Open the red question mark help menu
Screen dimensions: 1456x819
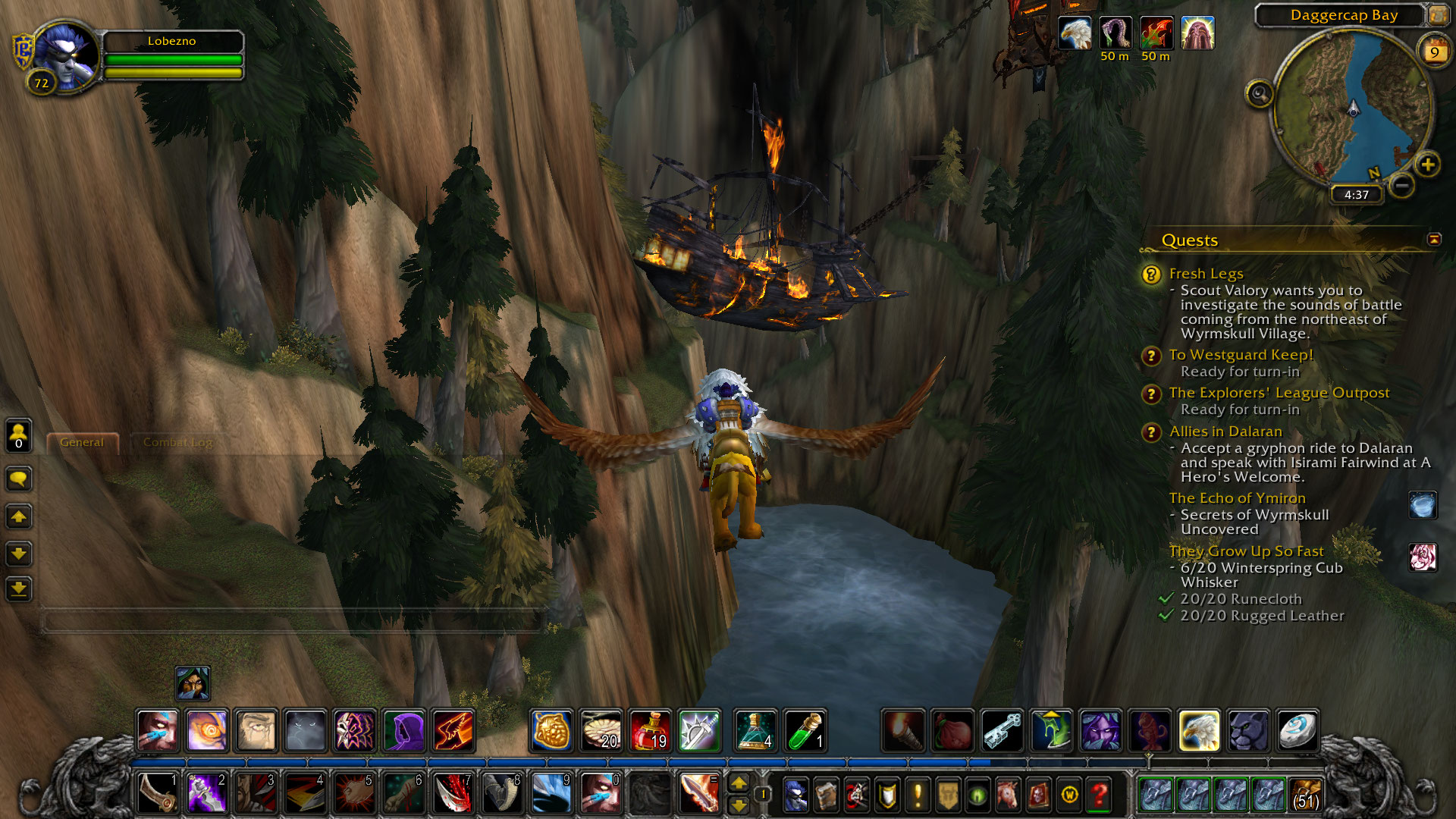1099,795
